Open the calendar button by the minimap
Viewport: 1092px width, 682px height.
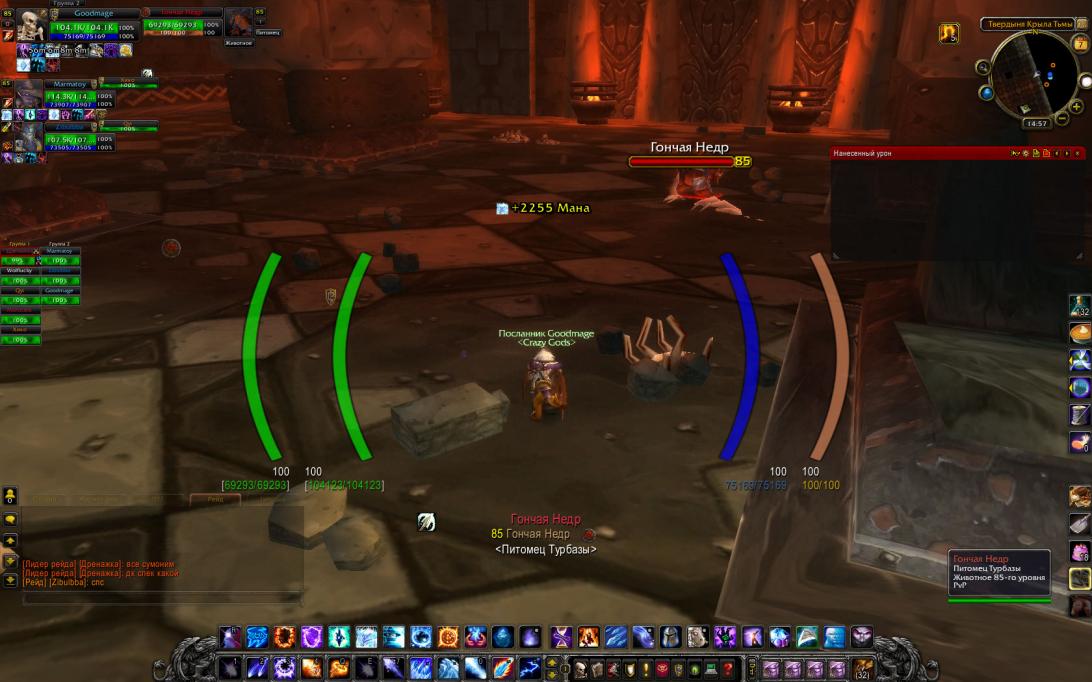tap(1080, 44)
